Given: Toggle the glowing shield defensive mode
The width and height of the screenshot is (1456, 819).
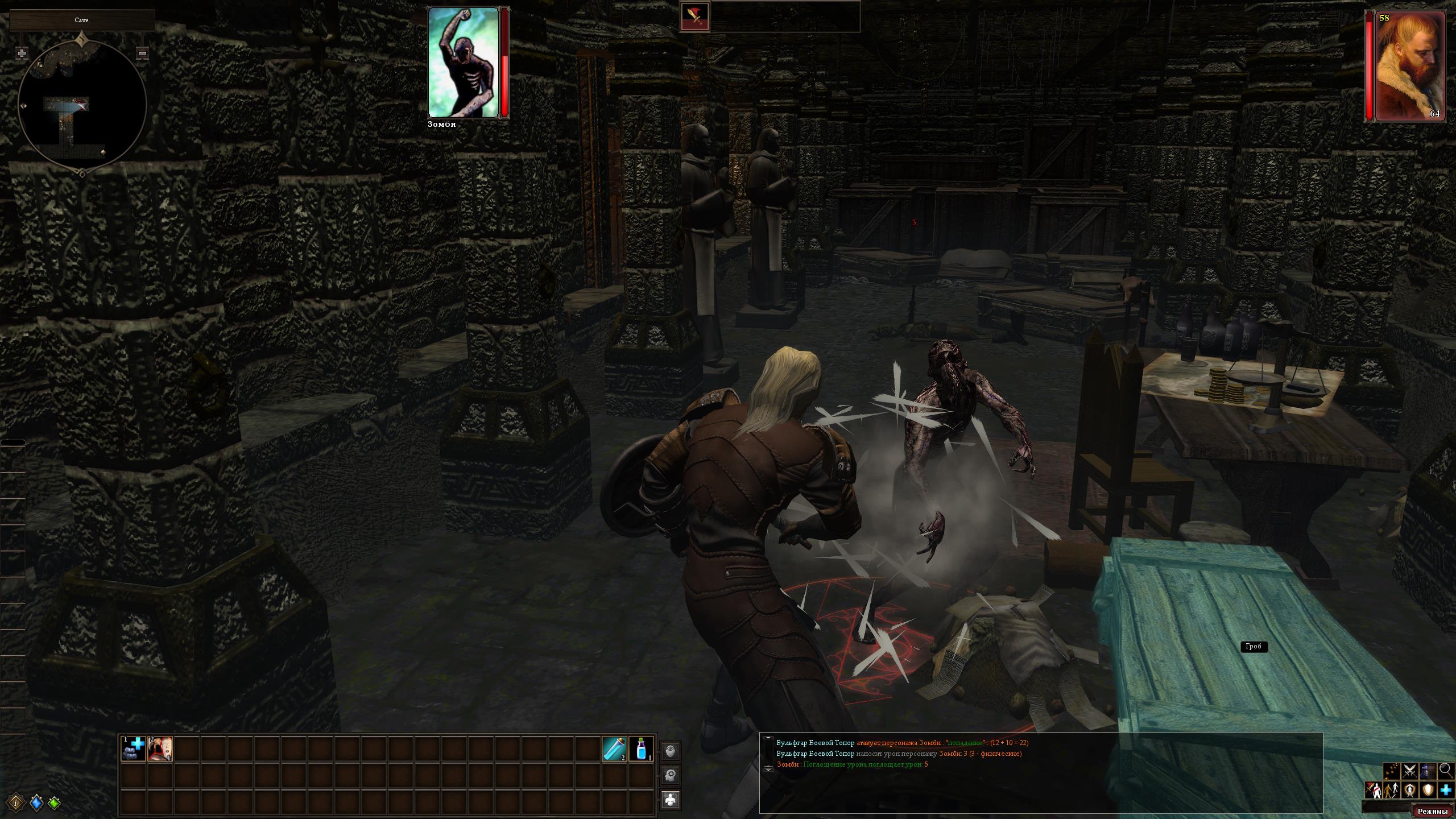Looking at the screenshot, I should pyautogui.click(x=1428, y=790).
